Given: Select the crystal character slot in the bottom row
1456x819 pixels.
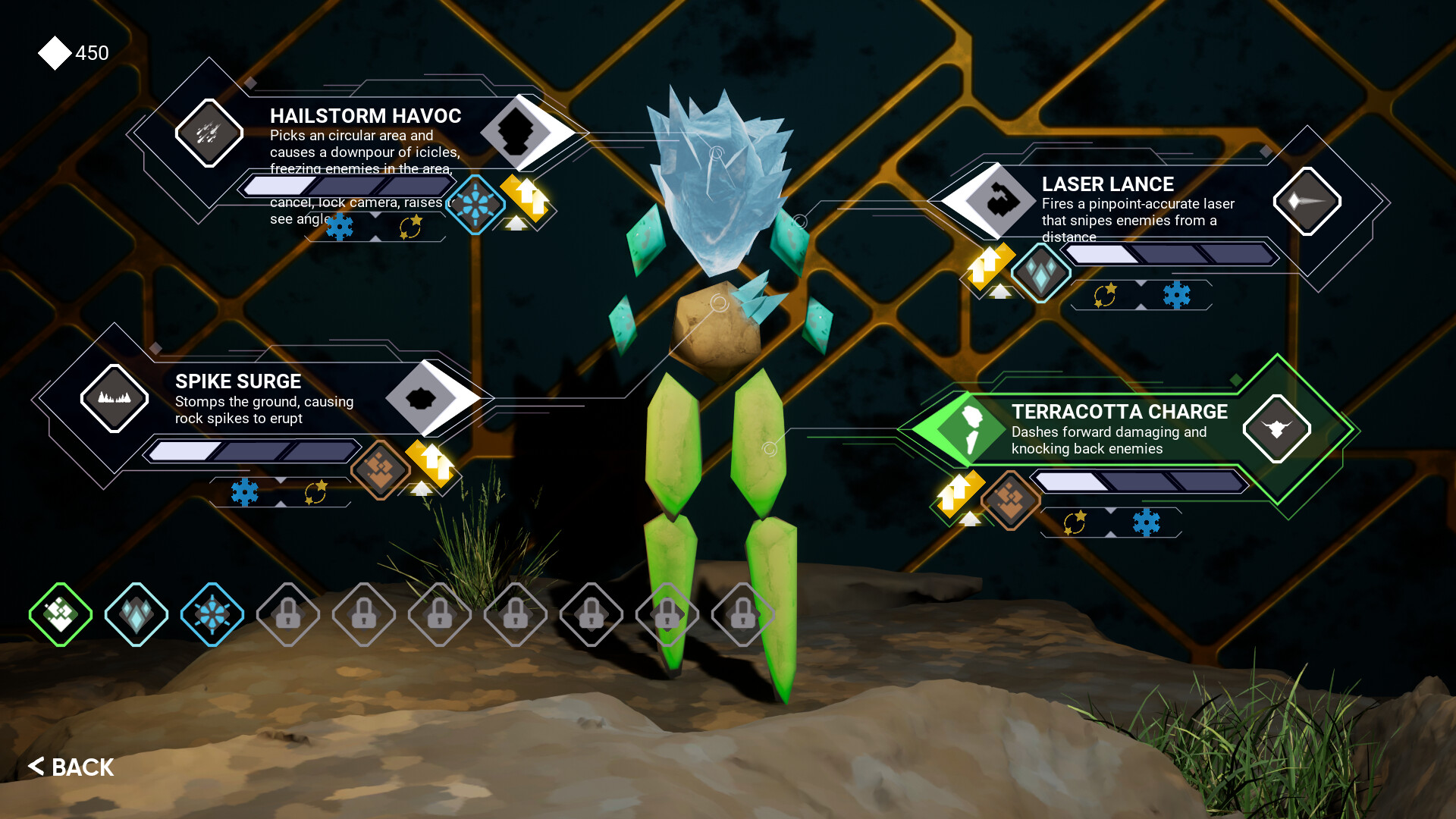Looking at the screenshot, I should [x=136, y=615].
